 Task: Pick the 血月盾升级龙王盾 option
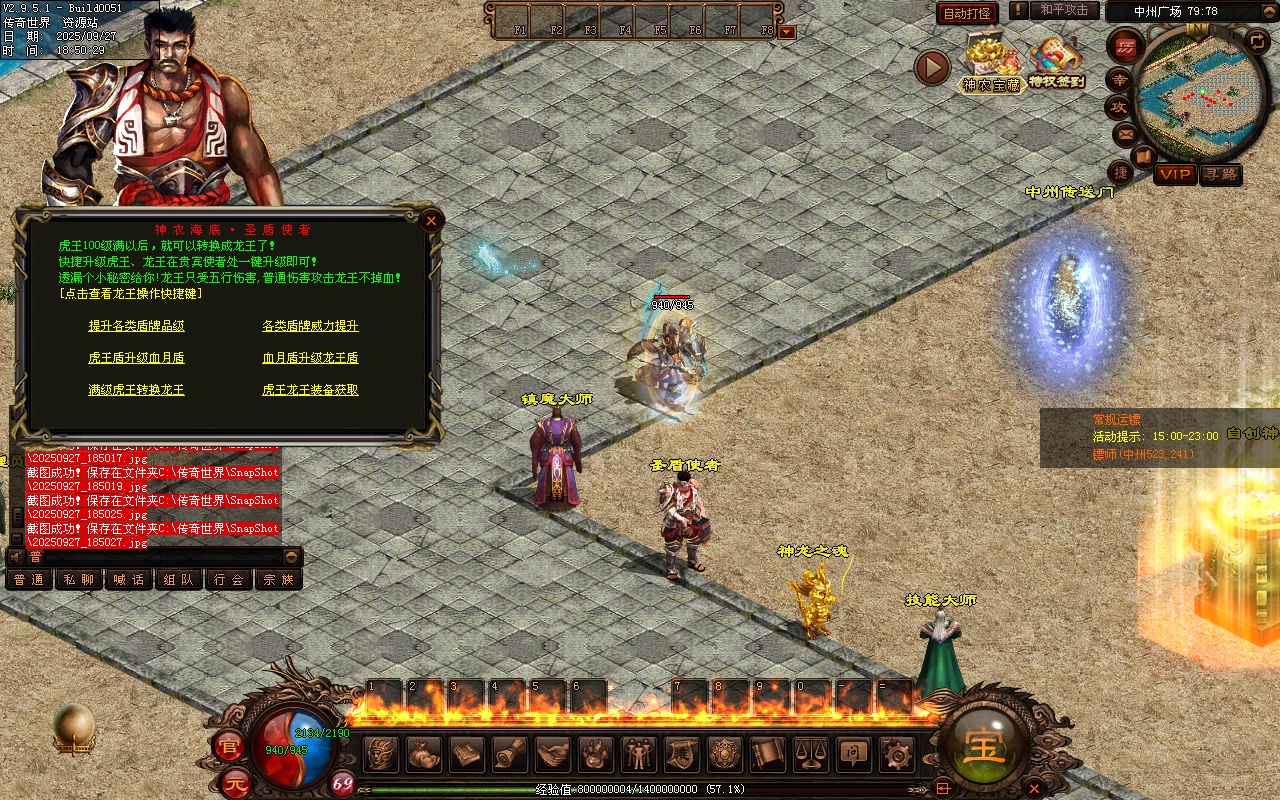tap(310, 358)
